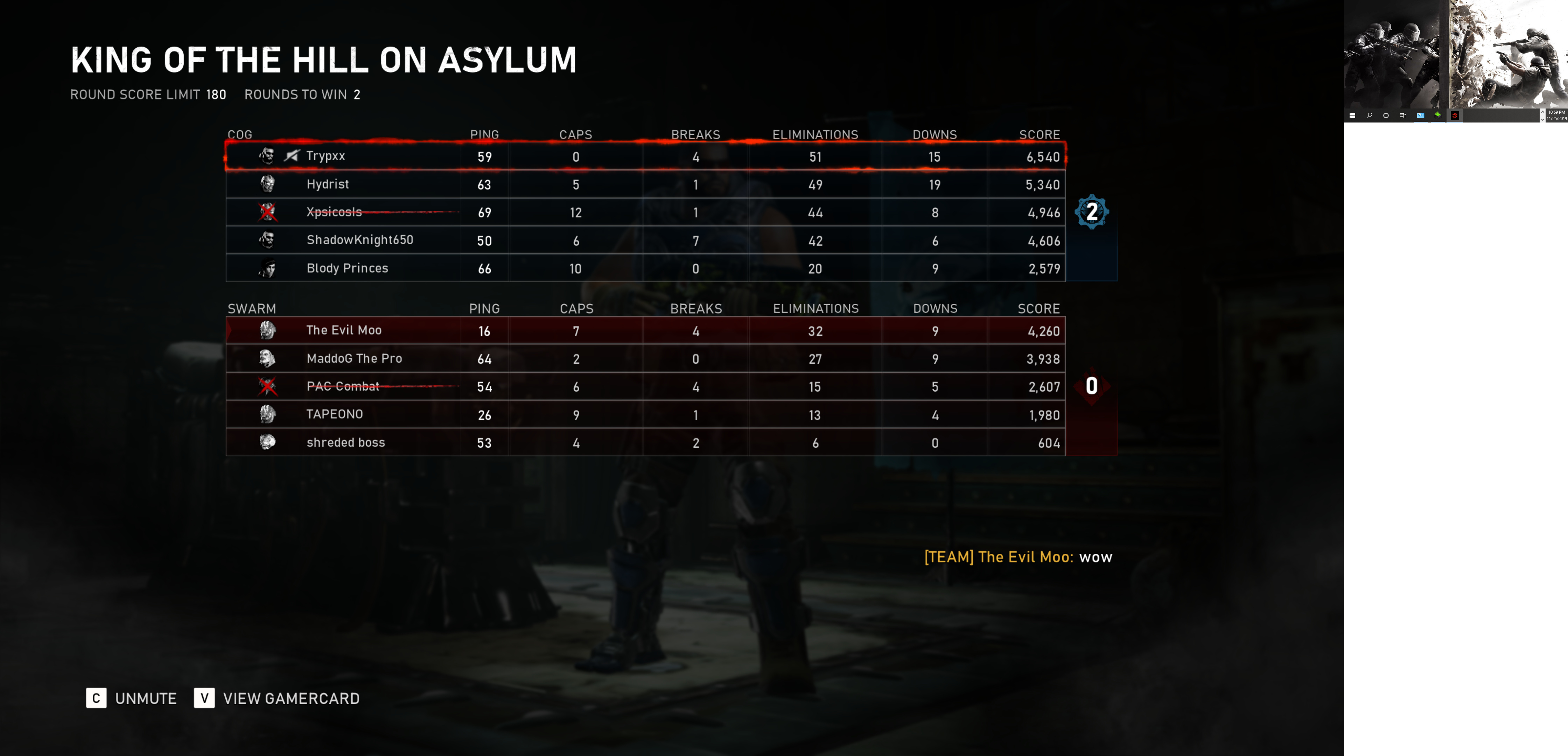Select The Evil Moo on Swarm team
The width and height of the screenshot is (1568, 756).
point(645,330)
